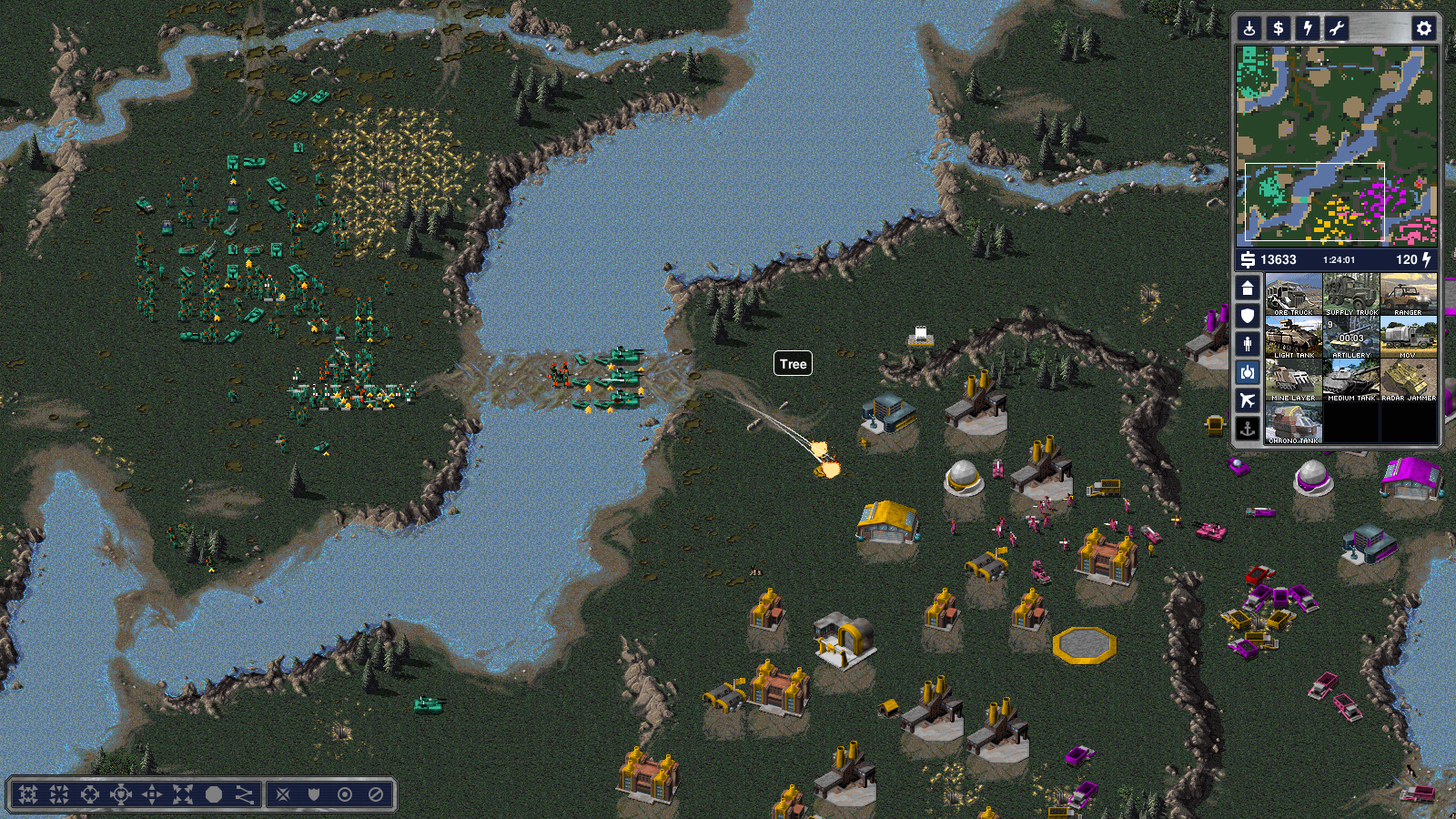This screenshot has height=819, width=1456.
Task: Issue the octagon Stop command
Action: (214, 794)
